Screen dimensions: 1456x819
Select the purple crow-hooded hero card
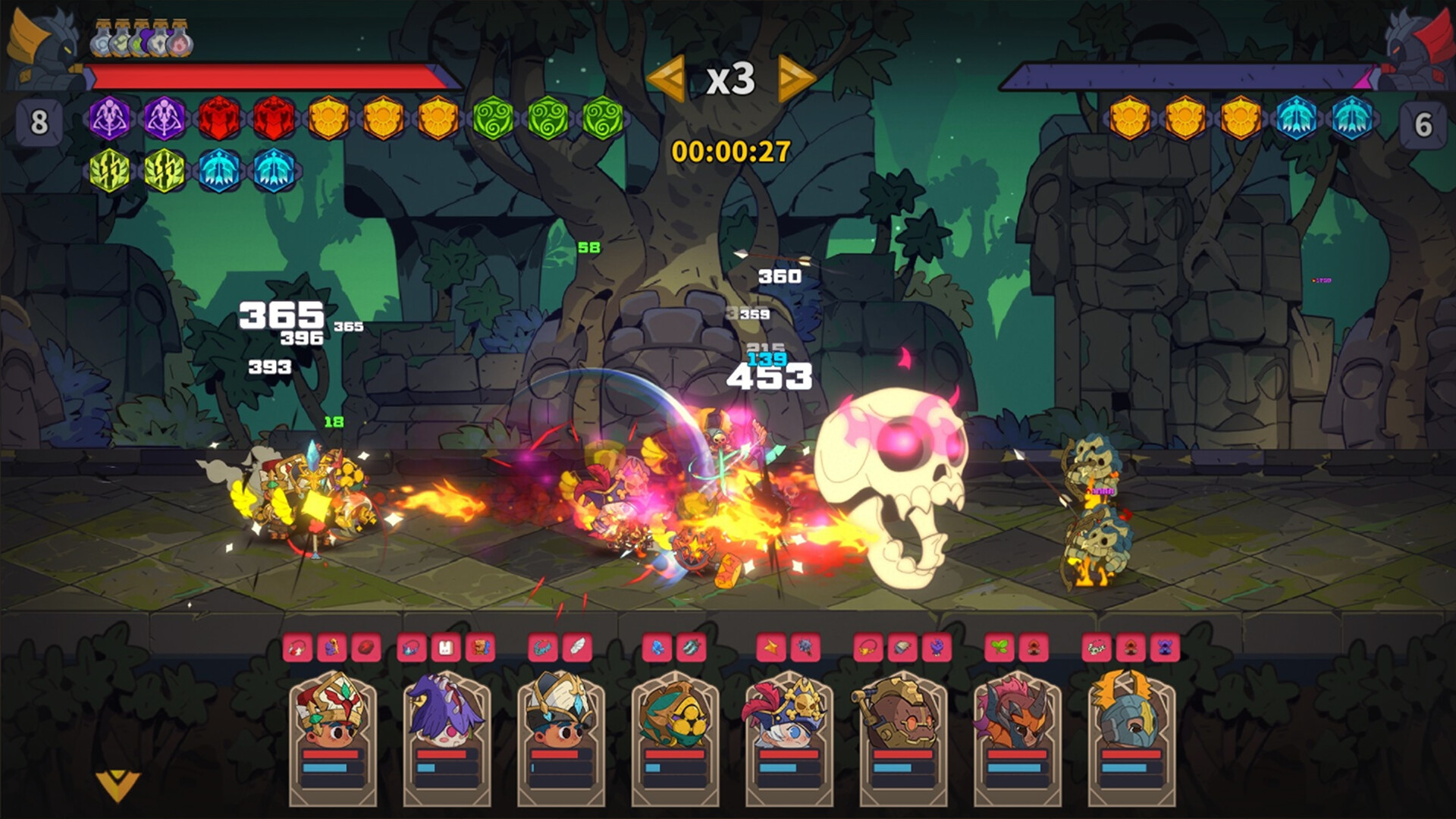[x=447, y=737]
